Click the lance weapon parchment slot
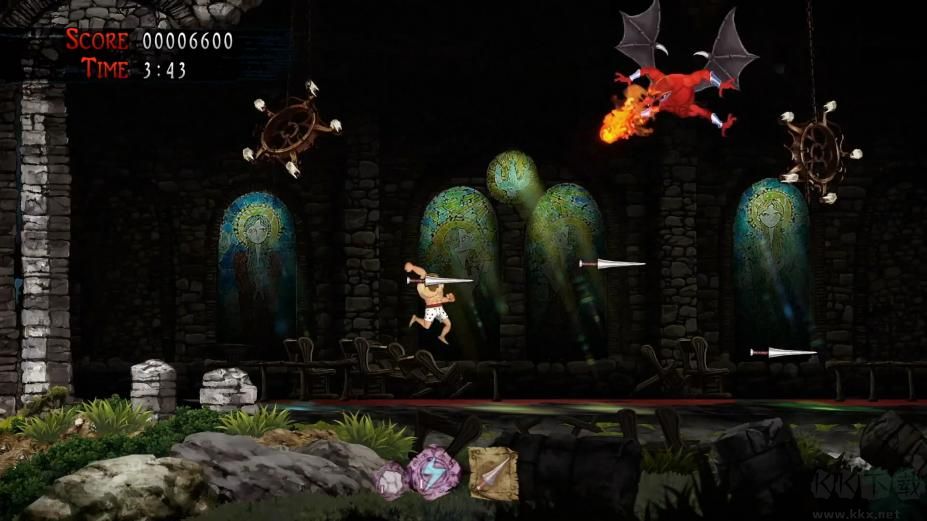The height and width of the screenshot is (521, 927). point(492,473)
